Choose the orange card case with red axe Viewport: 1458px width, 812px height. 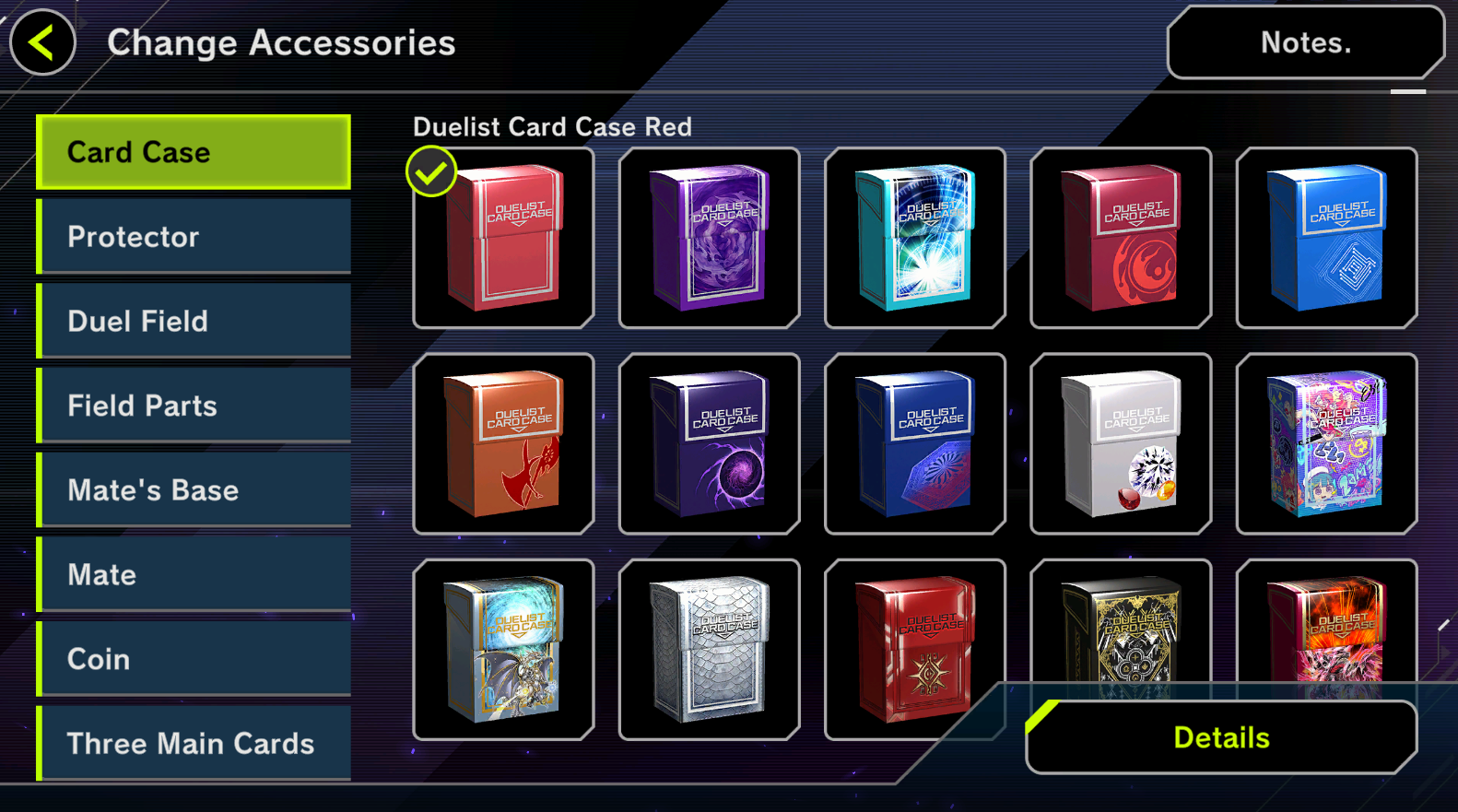pyautogui.click(x=503, y=443)
